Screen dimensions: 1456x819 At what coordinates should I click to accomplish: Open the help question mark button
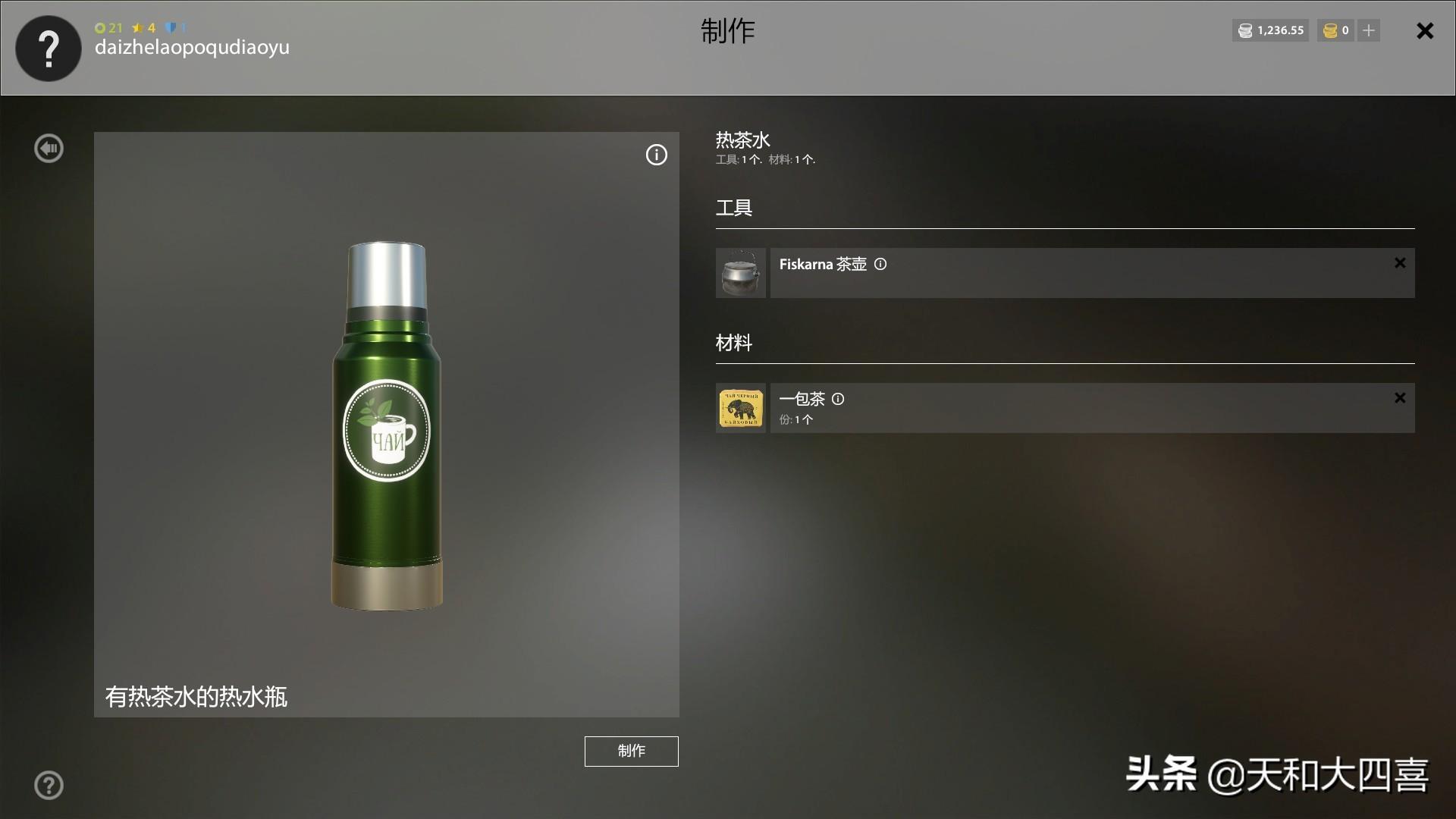click(x=49, y=785)
